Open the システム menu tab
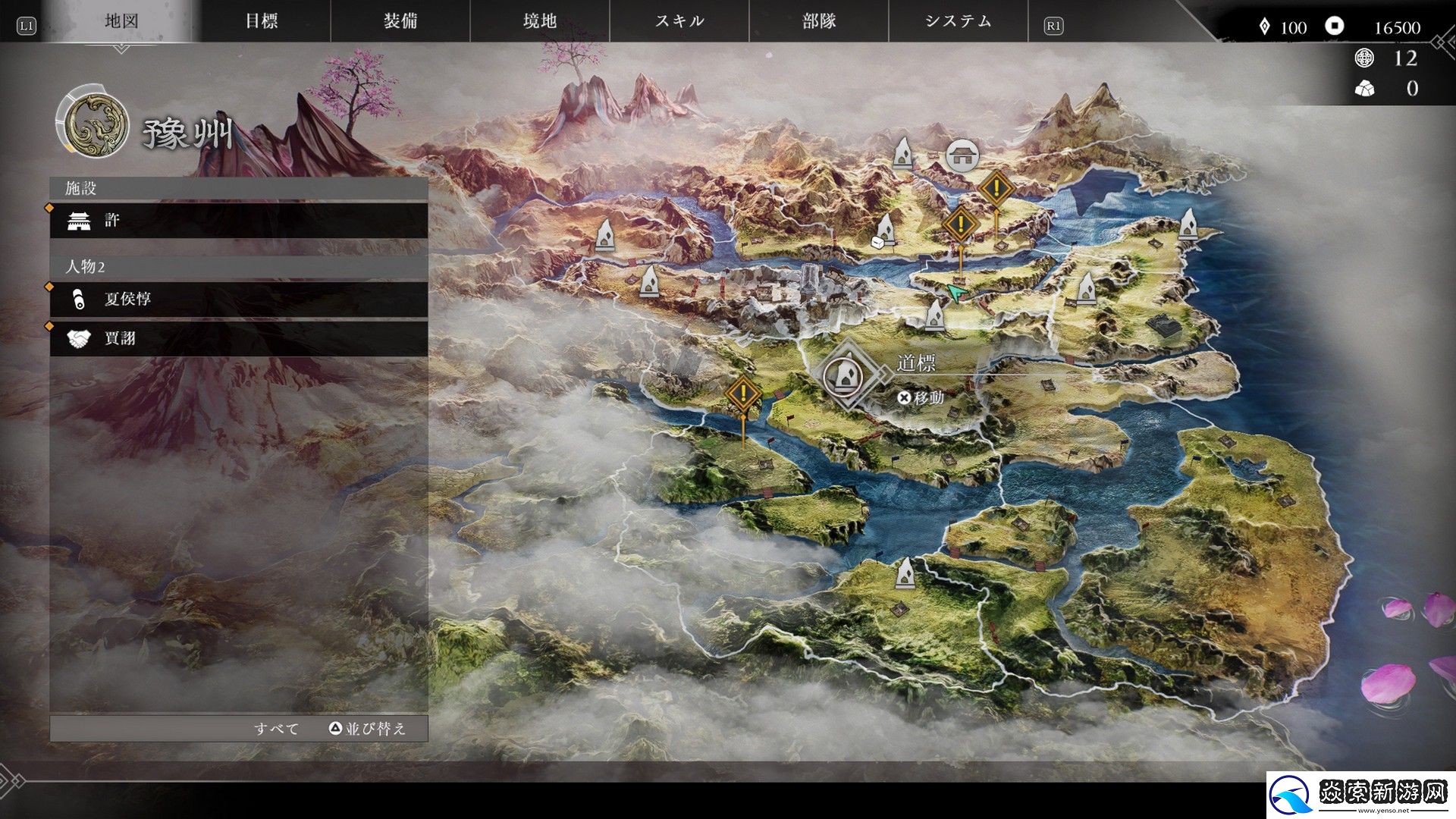 coord(958,21)
